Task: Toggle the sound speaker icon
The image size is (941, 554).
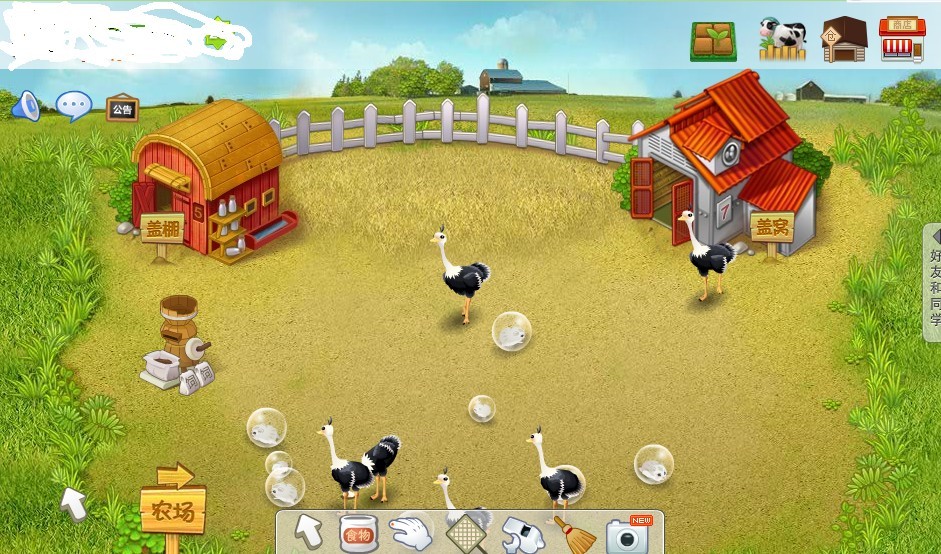Action: [x=25, y=105]
